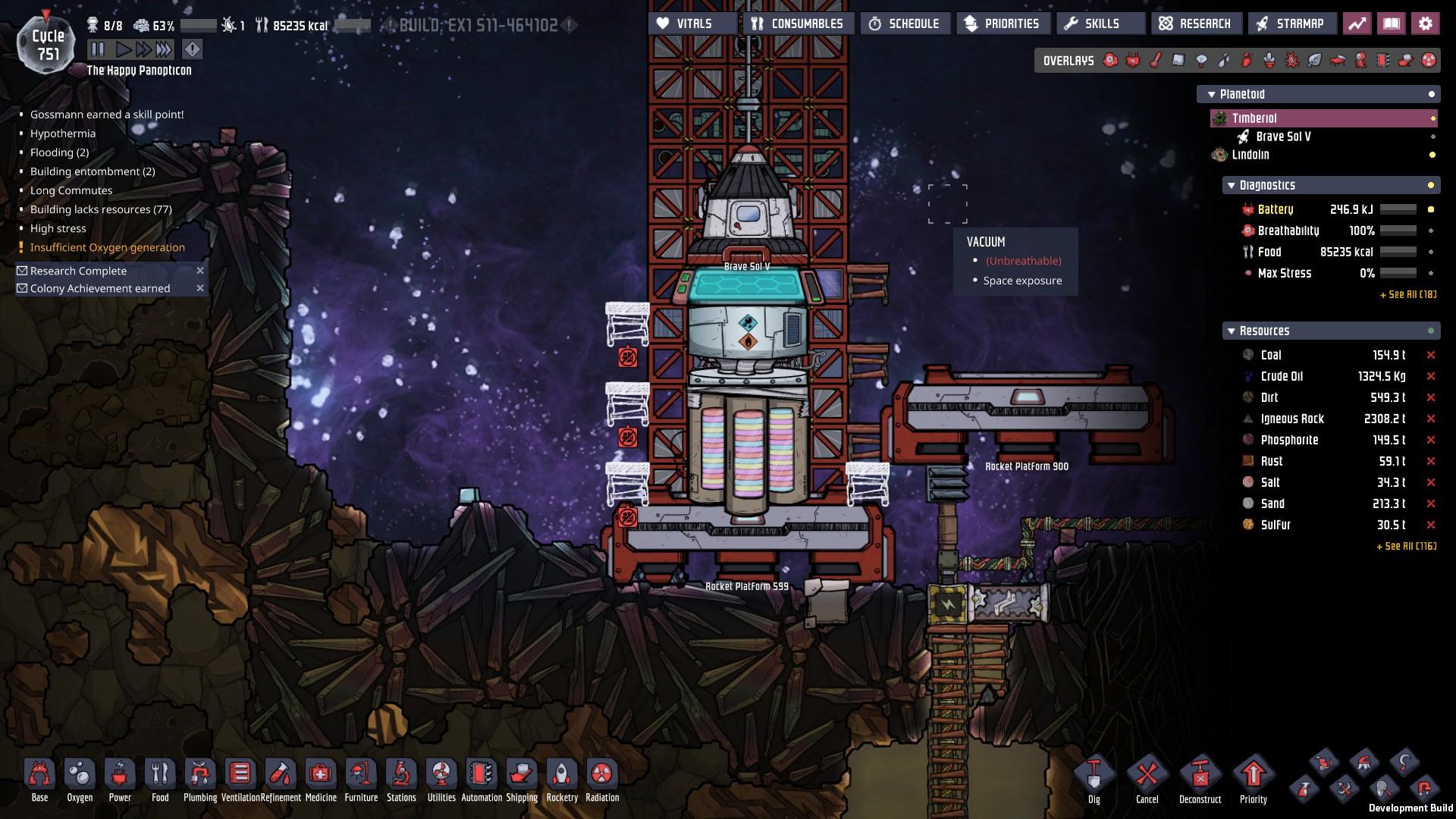Open the Power build category

click(x=120, y=780)
